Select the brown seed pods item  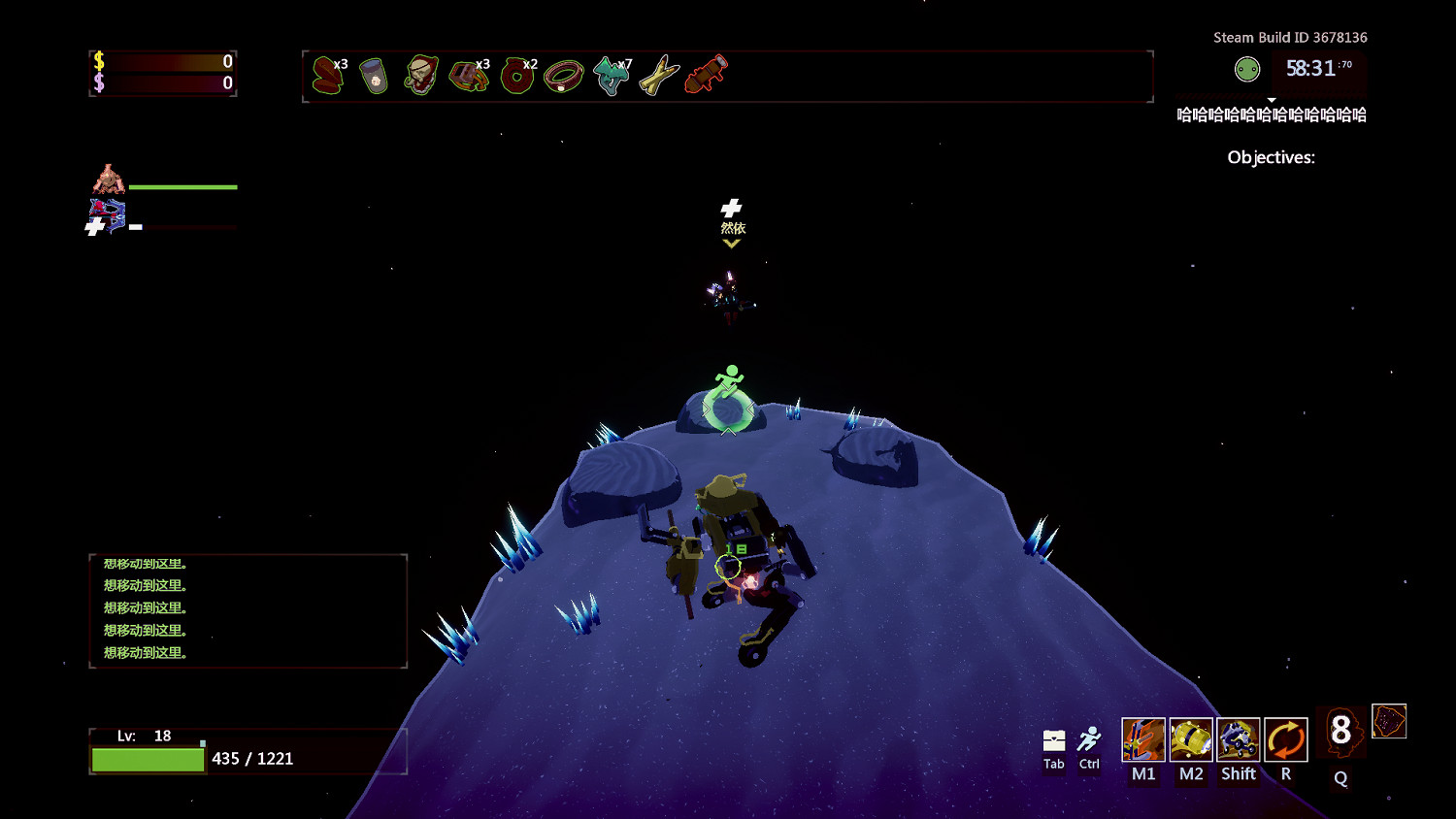(328, 76)
